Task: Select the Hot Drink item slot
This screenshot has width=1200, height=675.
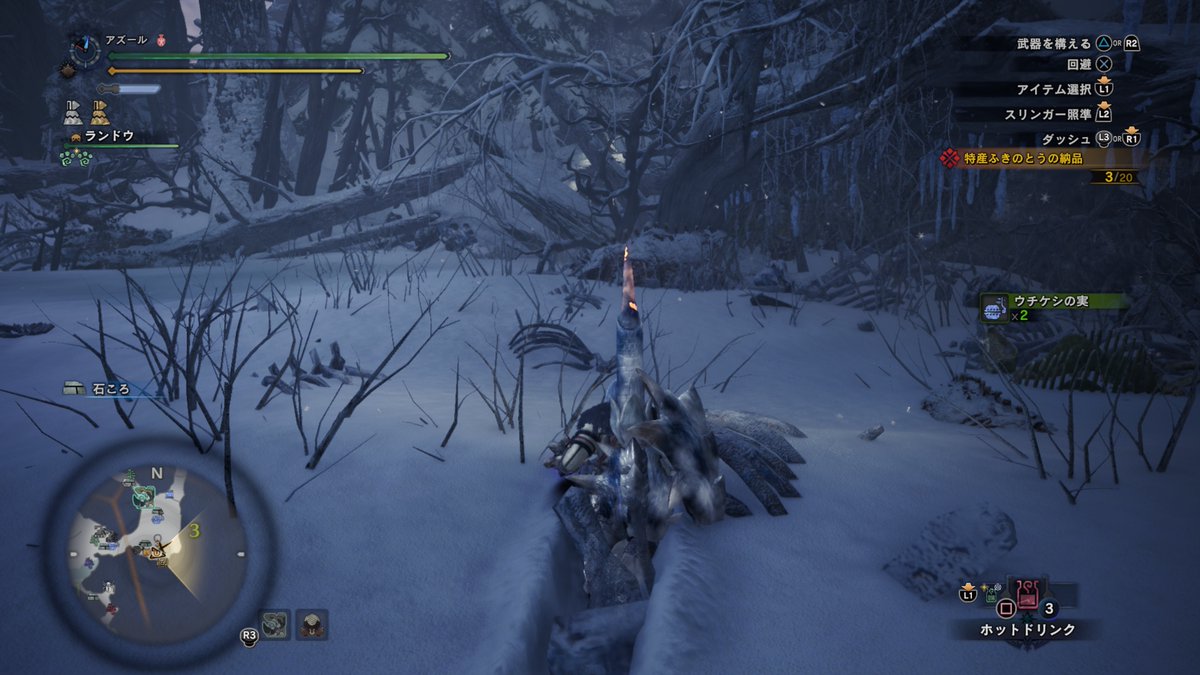Action: (1026, 595)
